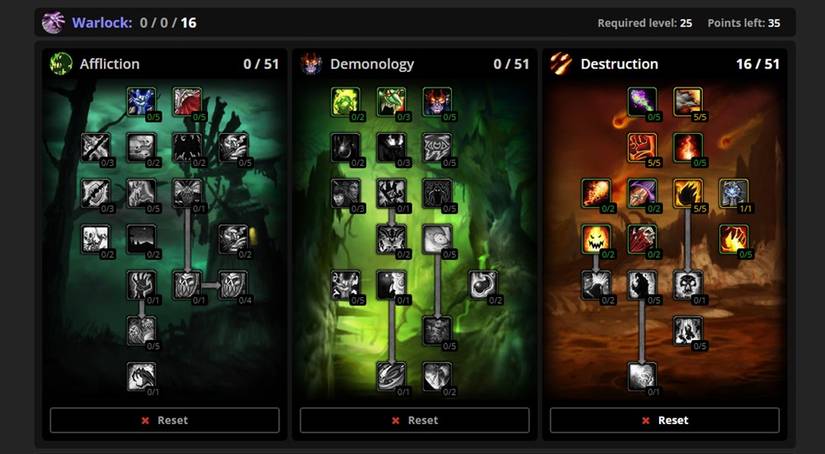Reset the Destruction talent tree
The height and width of the screenshot is (454, 825).
(665, 420)
